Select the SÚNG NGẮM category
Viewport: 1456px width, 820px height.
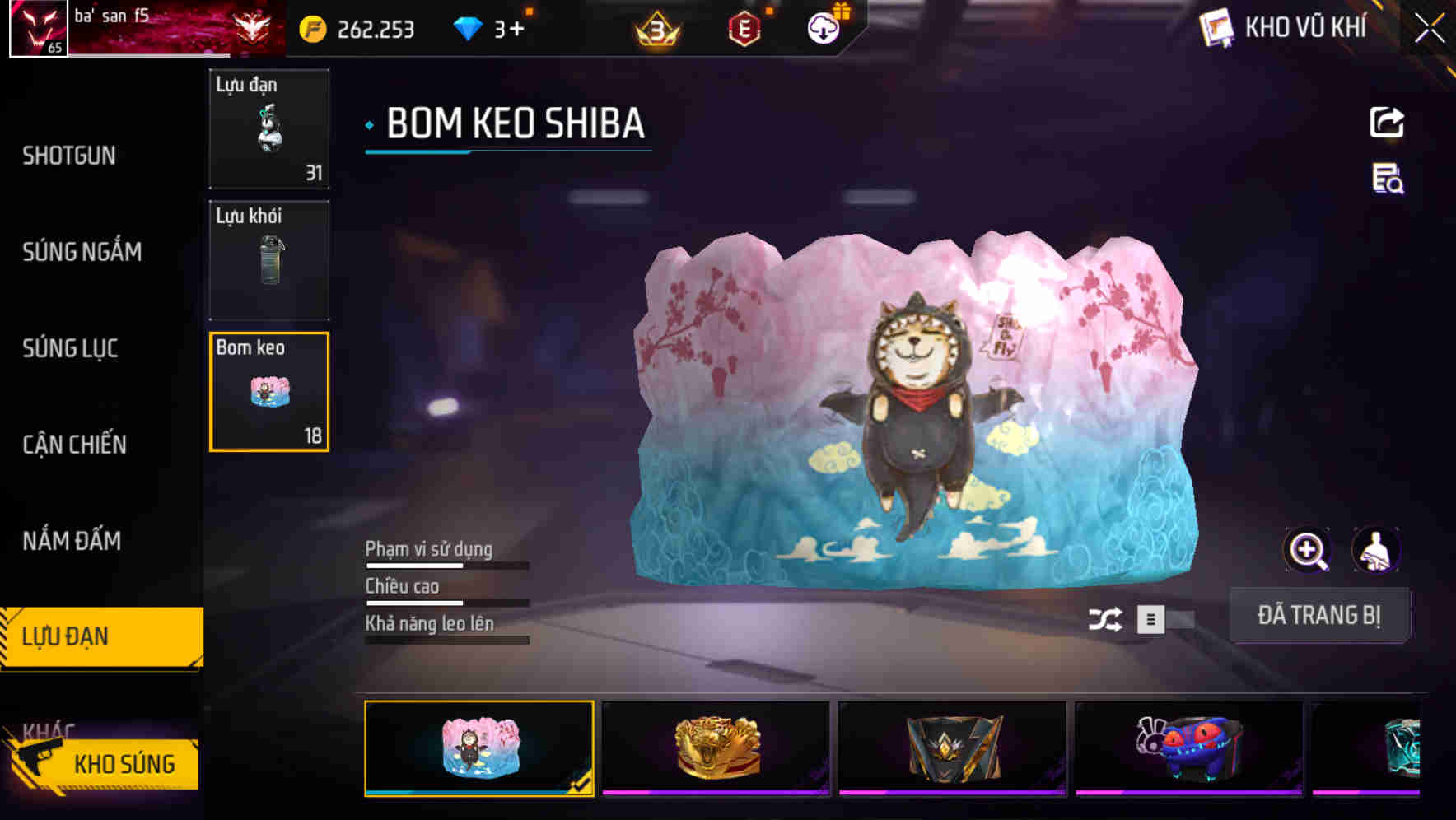82,253
